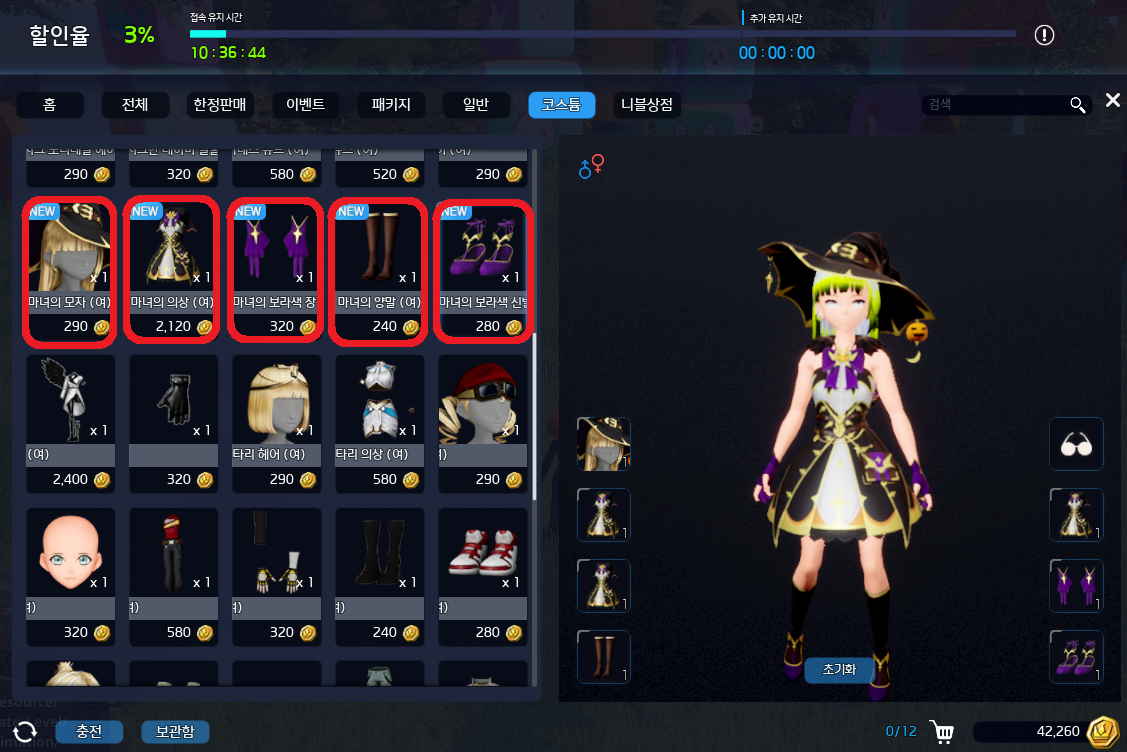Click the exclamation info icon
The width and height of the screenshot is (1127, 752).
coord(1044,36)
